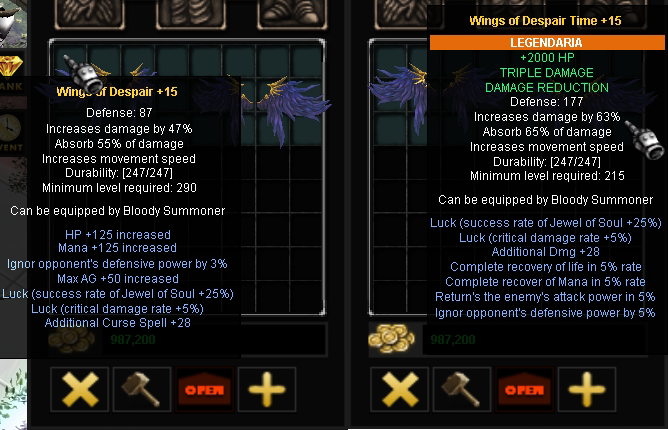
Task: Open the Event clock icon
Action: (x=9, y=128)
